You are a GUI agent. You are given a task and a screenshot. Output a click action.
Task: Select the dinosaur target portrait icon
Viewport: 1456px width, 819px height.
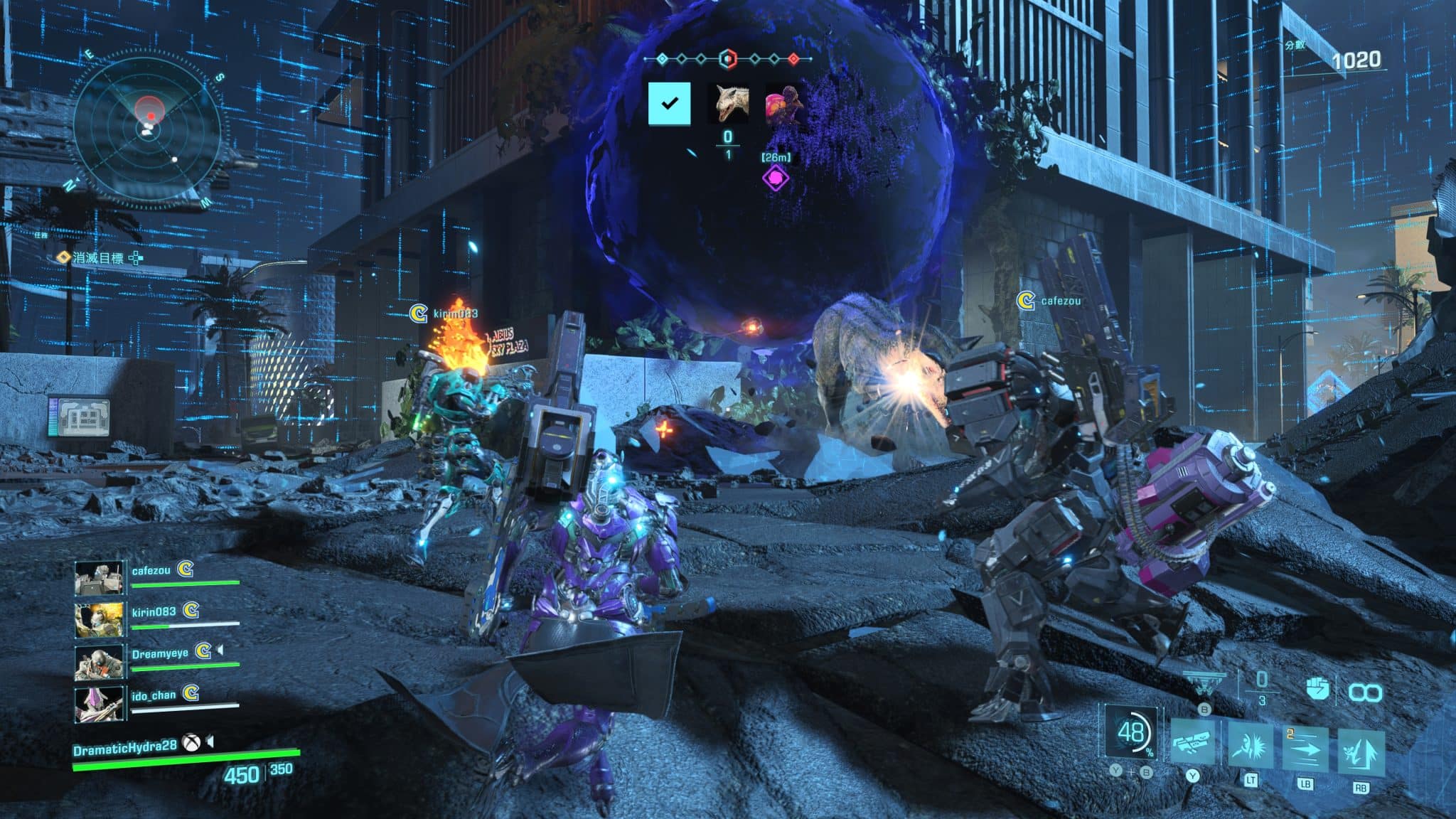pos(732,104)
